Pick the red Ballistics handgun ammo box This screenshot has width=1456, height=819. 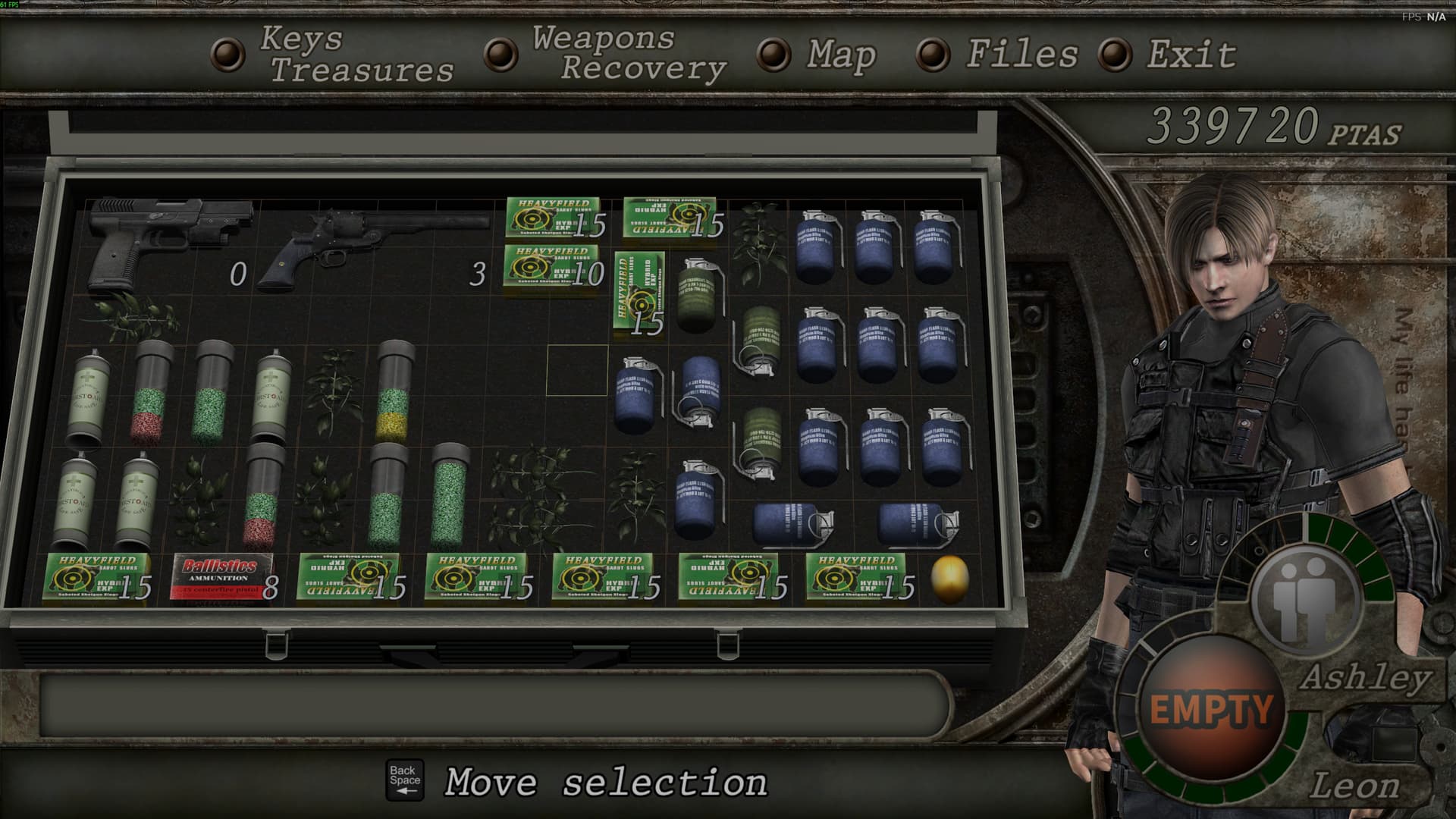click(x=221, y=576)
